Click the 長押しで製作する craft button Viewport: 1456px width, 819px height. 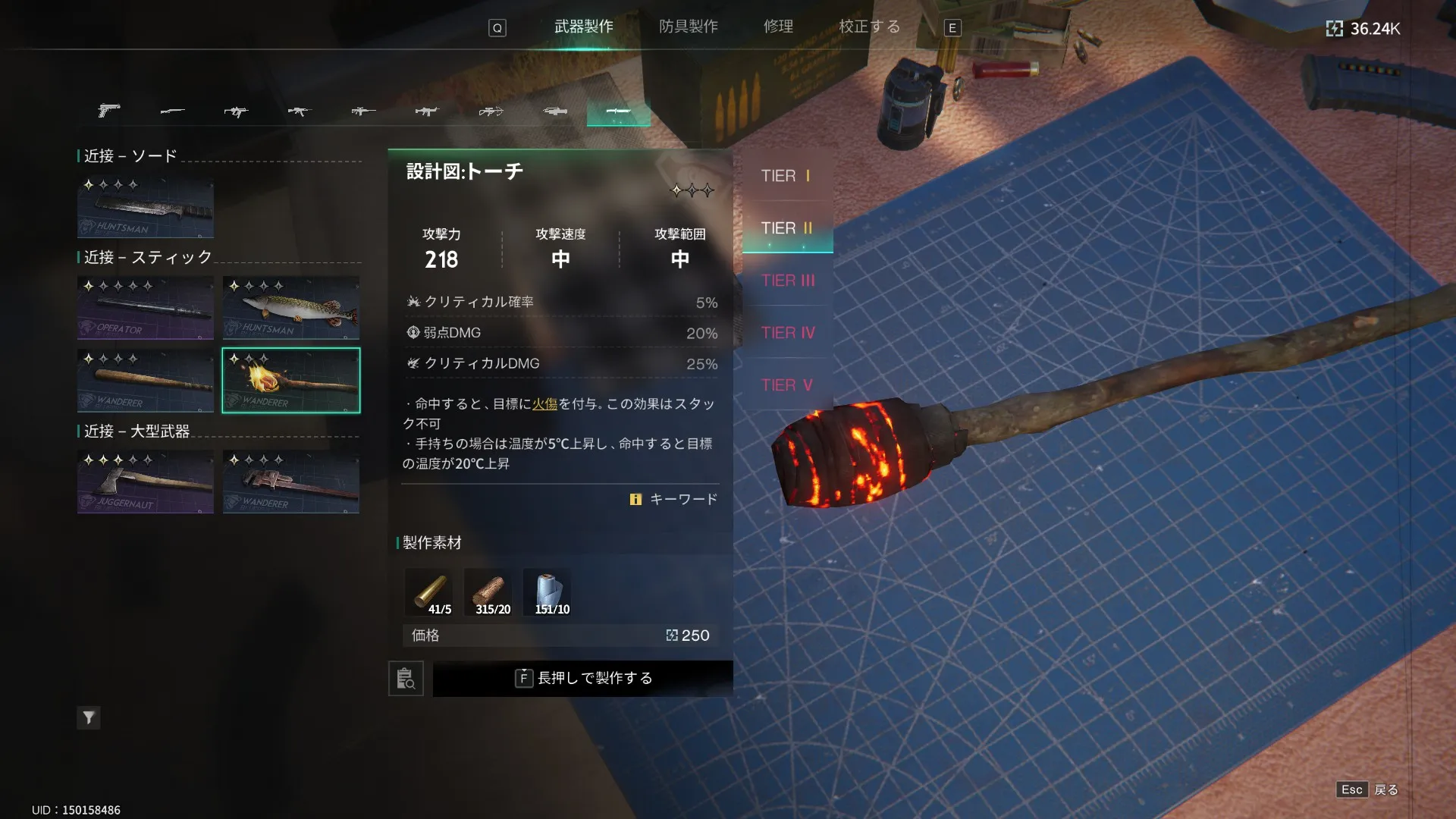point(582,678)
